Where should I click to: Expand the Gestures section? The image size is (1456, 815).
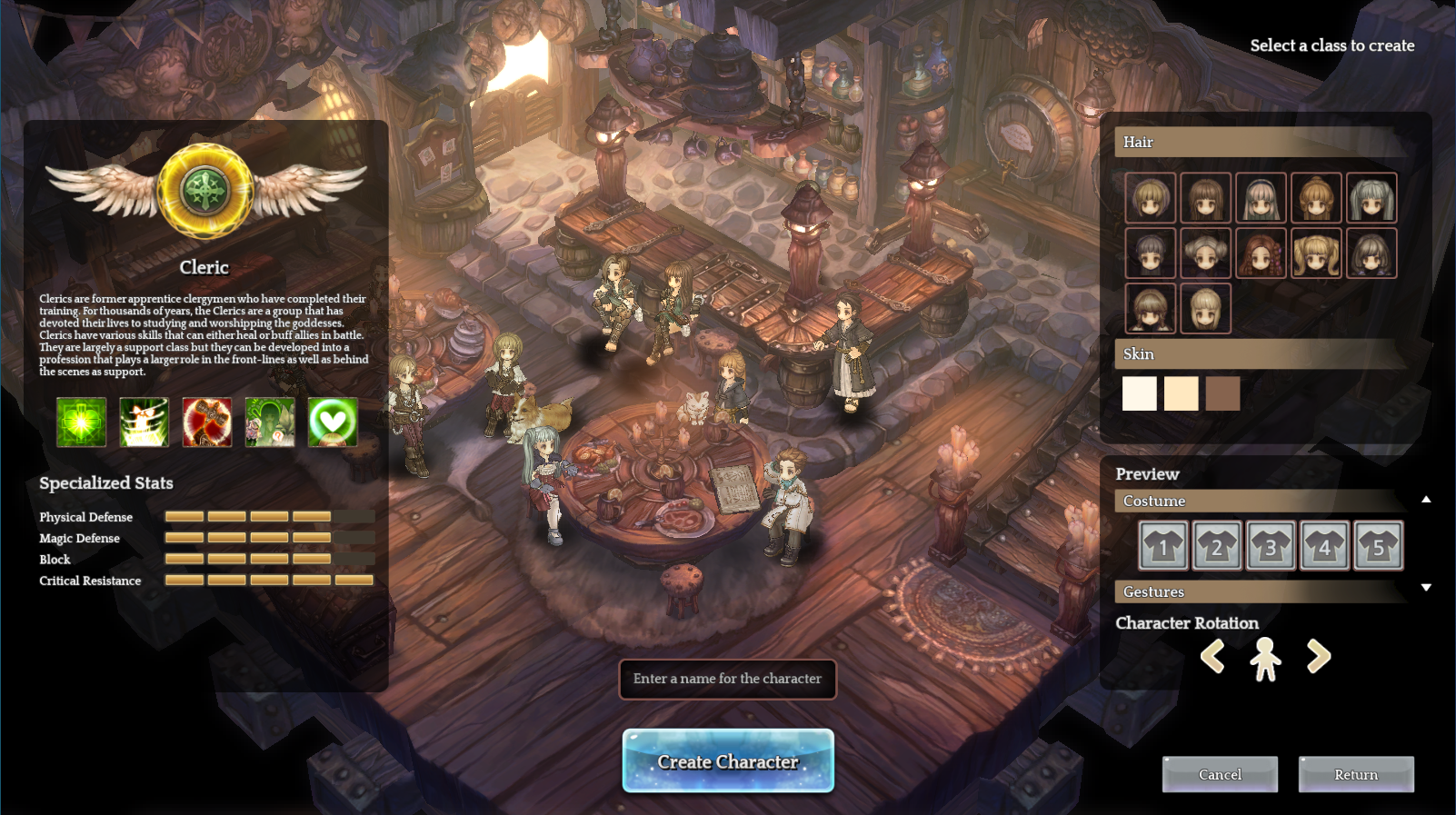[x=1426, y=588]
